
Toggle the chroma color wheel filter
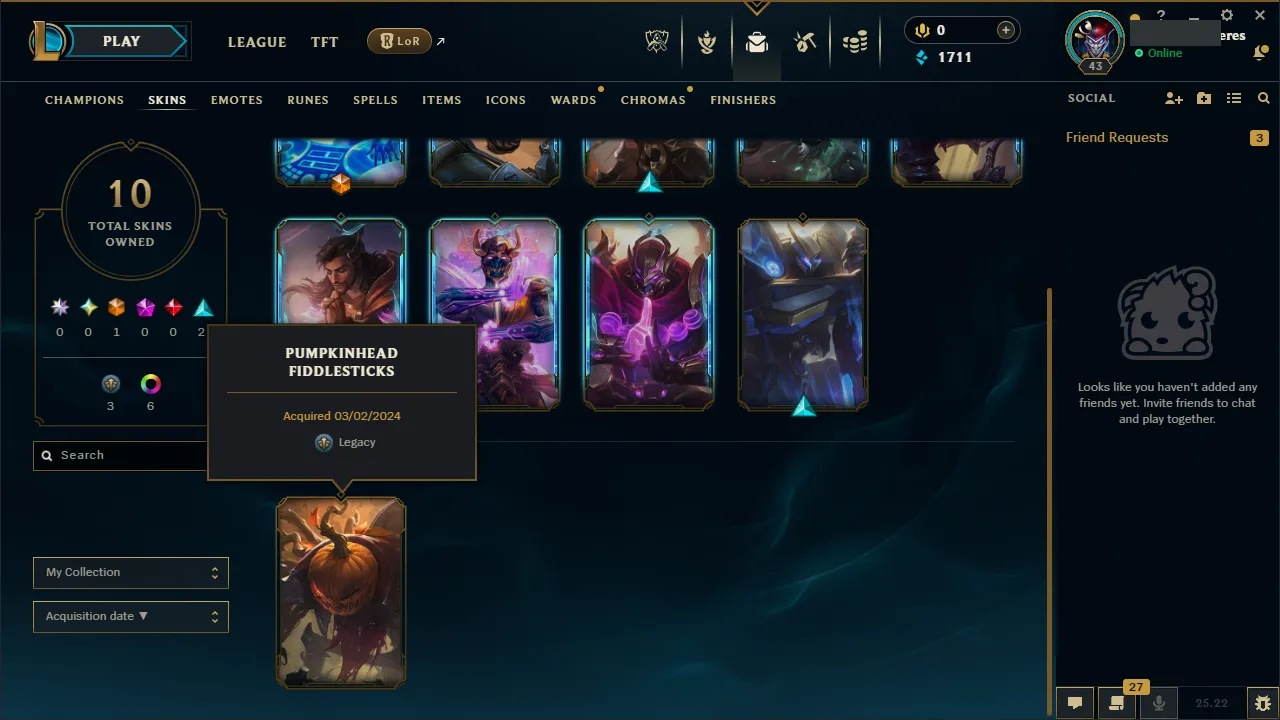point(150,383)
